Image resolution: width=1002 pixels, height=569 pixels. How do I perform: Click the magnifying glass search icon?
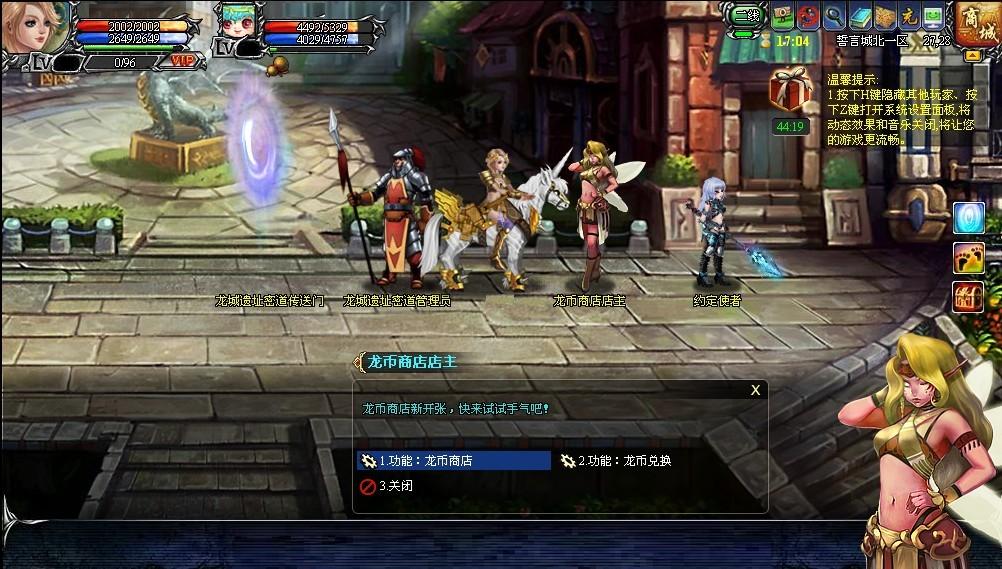tap(834, 17)
